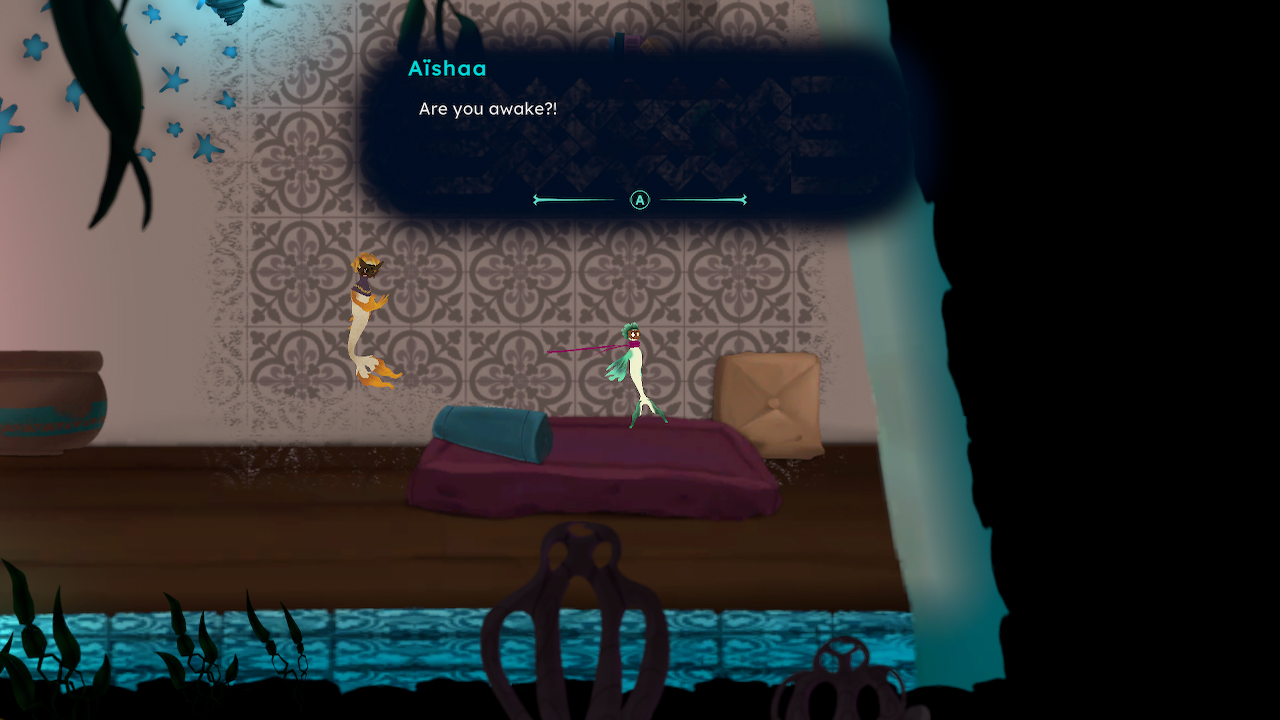Click the circular A button icon
Image resolution: width=1280 pixels, height=720 pixels.
[638, 200]
